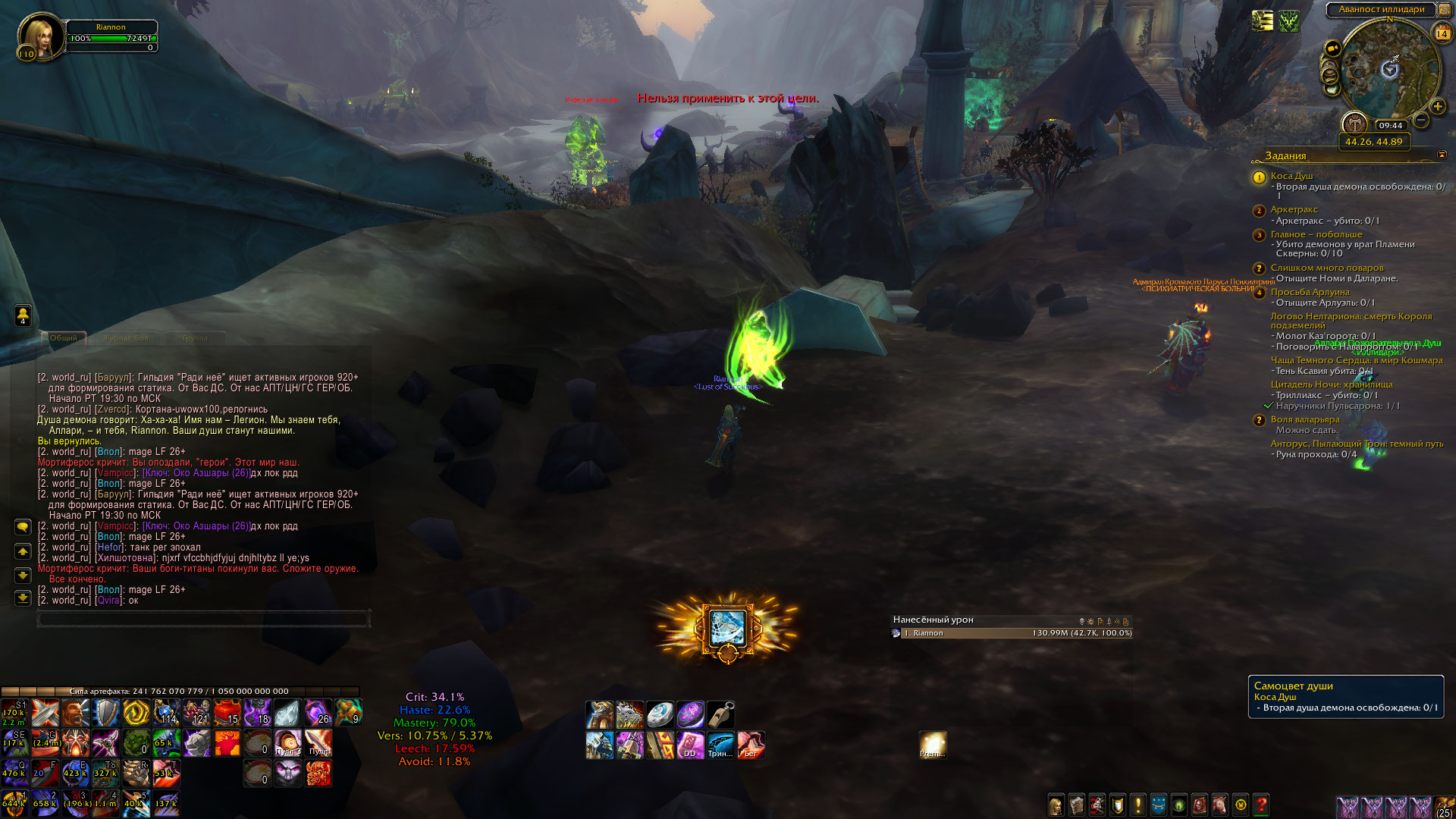Screen dimensions: 1456x819
Task: Collapse the Задания quest tracker
Action: pos(1442,155)
